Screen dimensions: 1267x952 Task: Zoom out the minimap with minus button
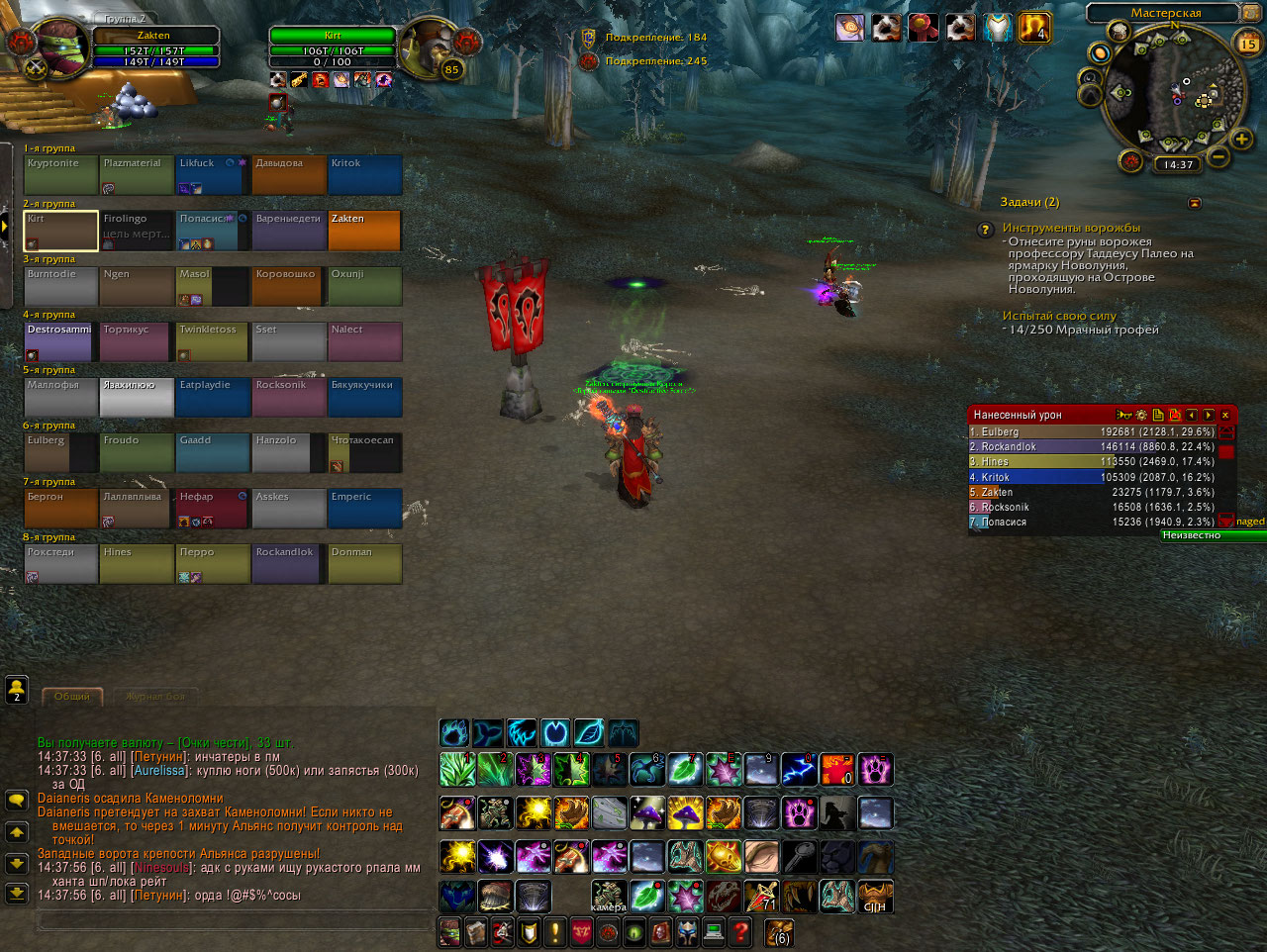coord(1218,156)
